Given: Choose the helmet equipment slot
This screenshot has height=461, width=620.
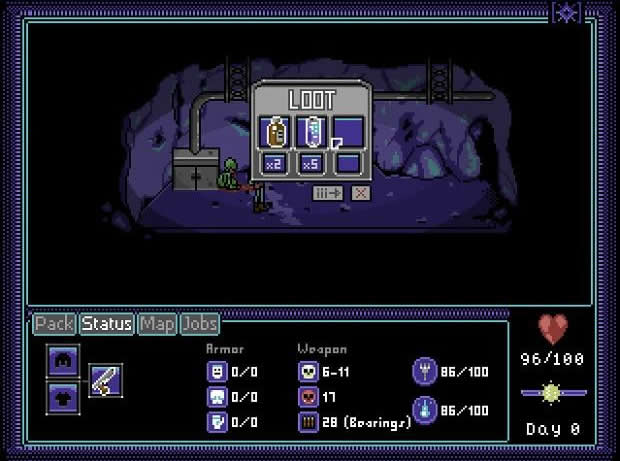Looking at the screenshot, I should point(62,361).
